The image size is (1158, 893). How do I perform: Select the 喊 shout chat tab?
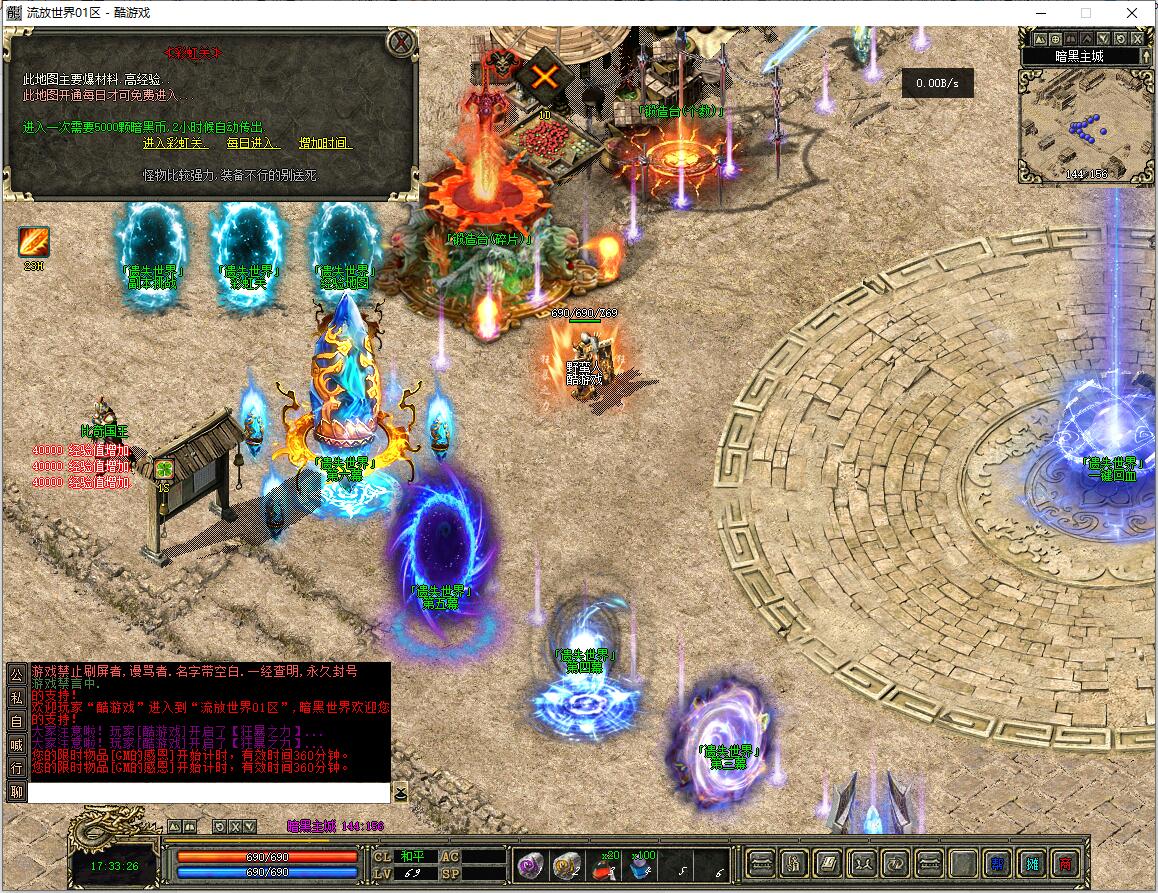coord(17,745)
